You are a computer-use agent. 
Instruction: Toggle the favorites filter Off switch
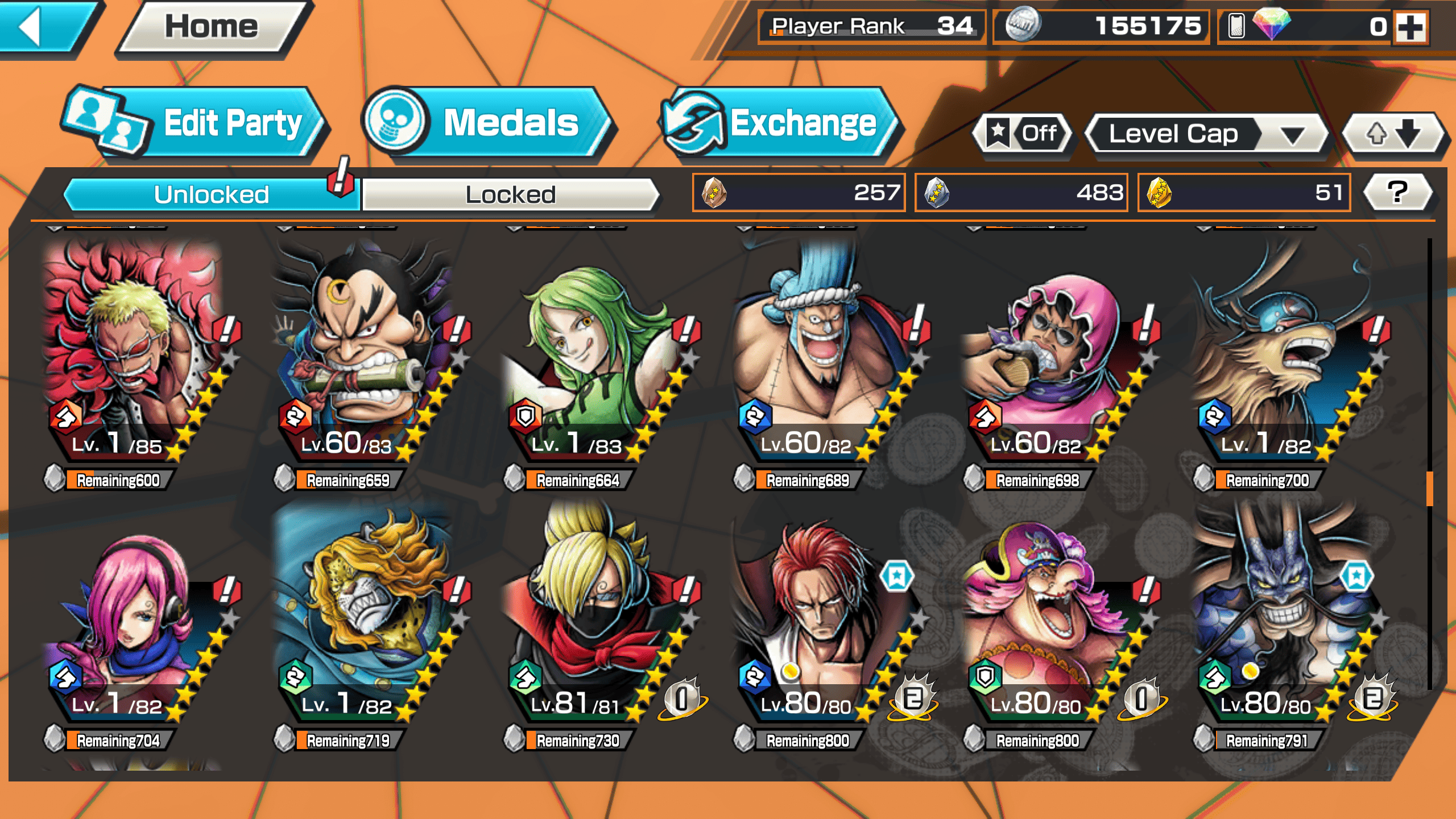point(1024,134)
